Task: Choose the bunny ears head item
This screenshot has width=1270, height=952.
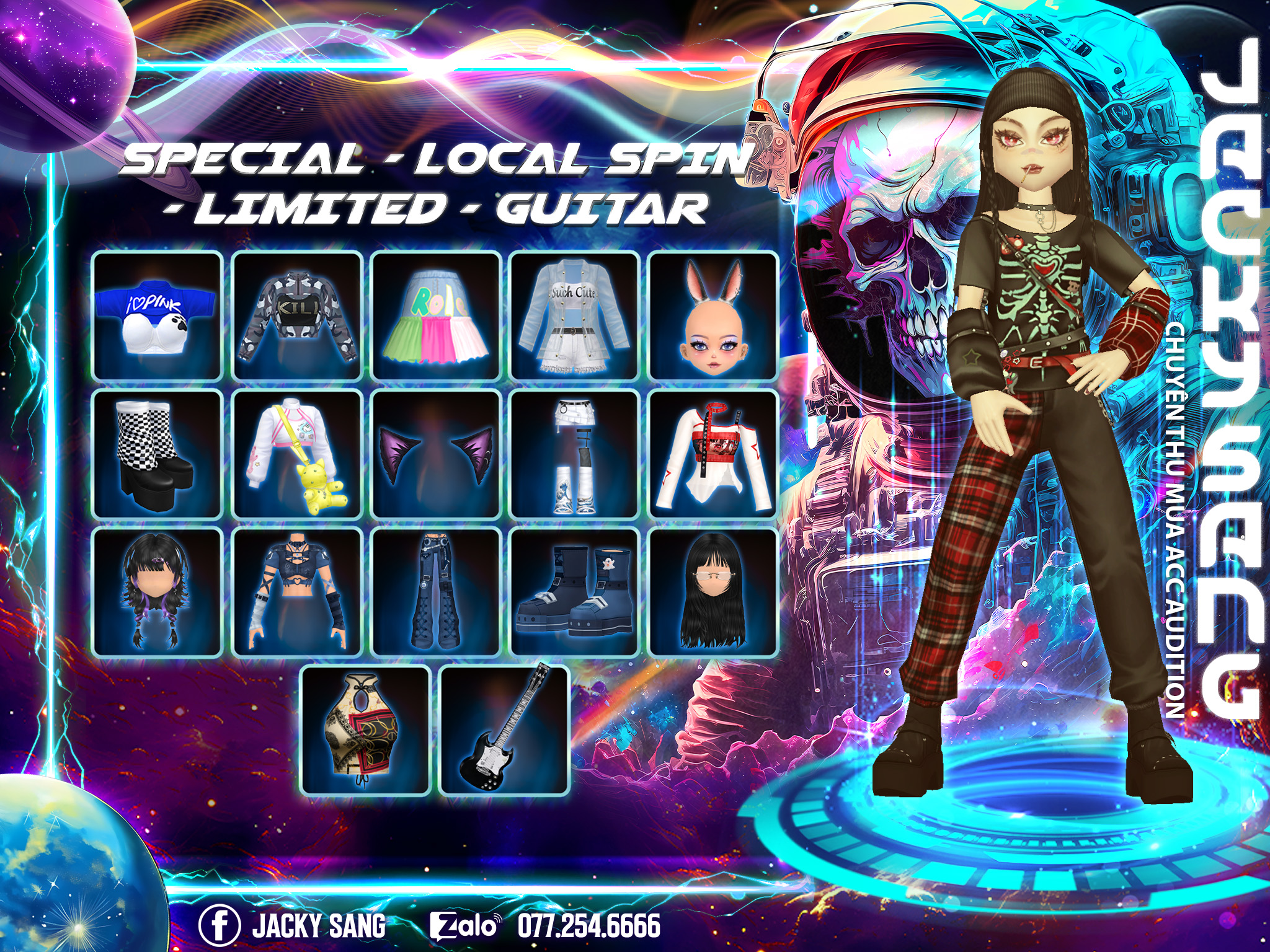Action: [714, 315]
